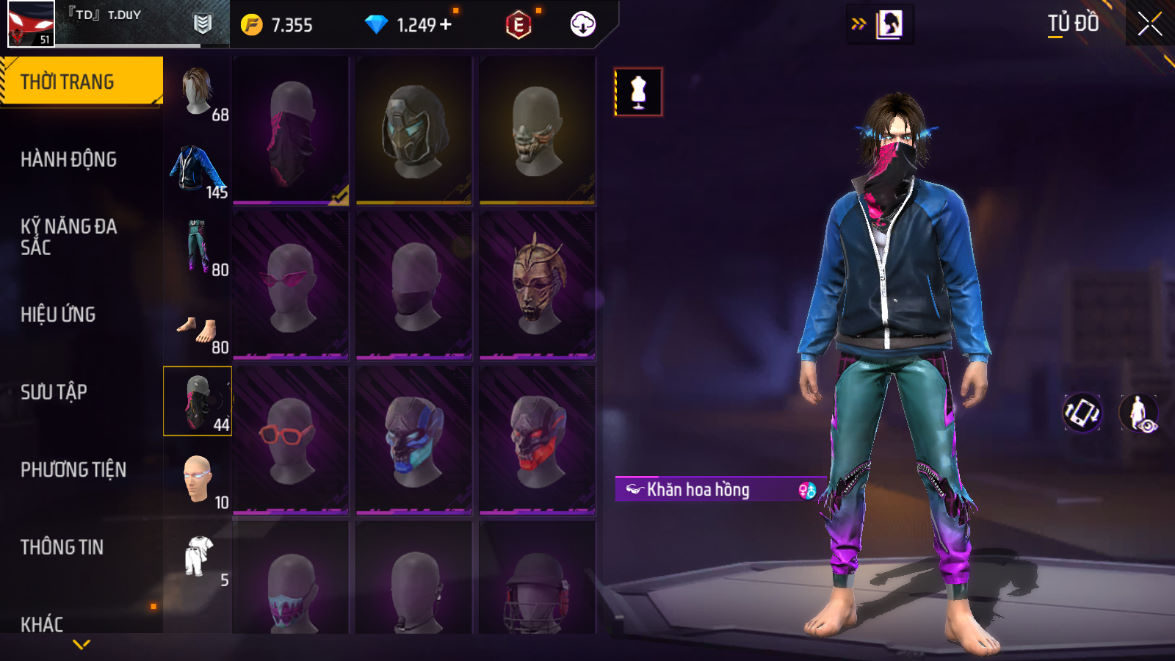Choose the hair category with 68 items
The width and height of the screenshot is (1175, 661).
coord(198,92)
